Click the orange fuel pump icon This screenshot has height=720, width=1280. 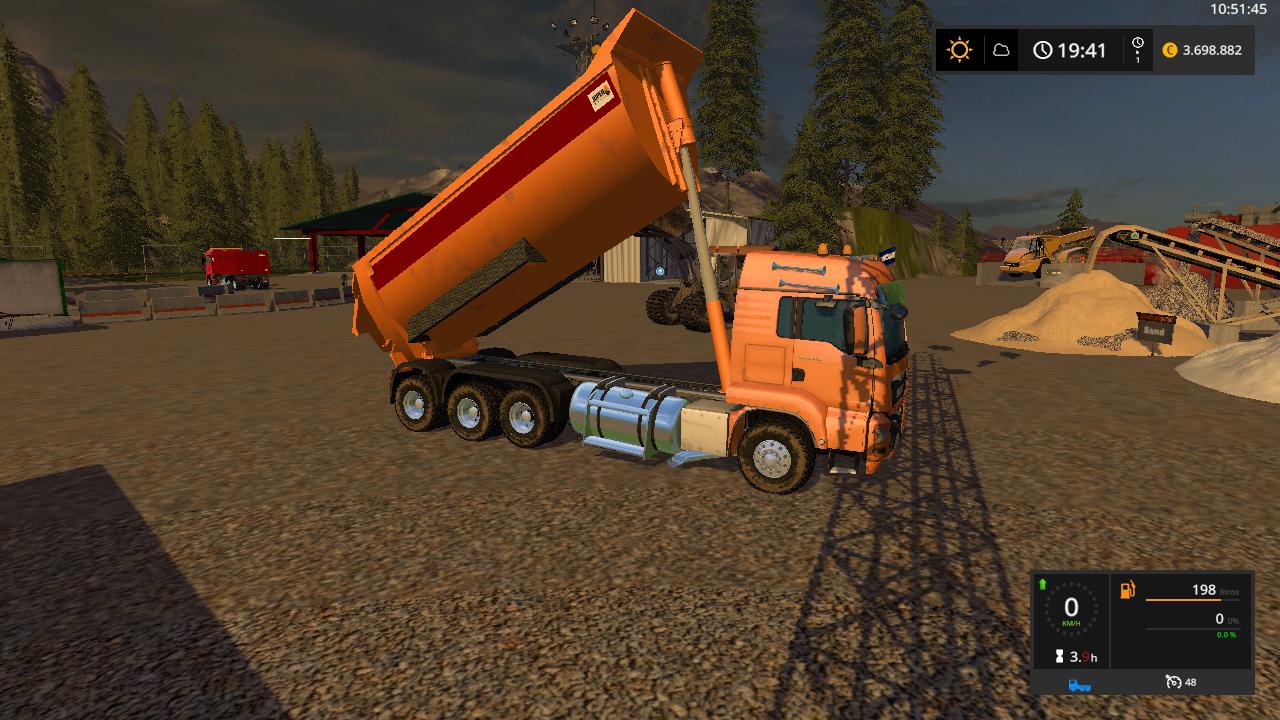pos(1128,590)
